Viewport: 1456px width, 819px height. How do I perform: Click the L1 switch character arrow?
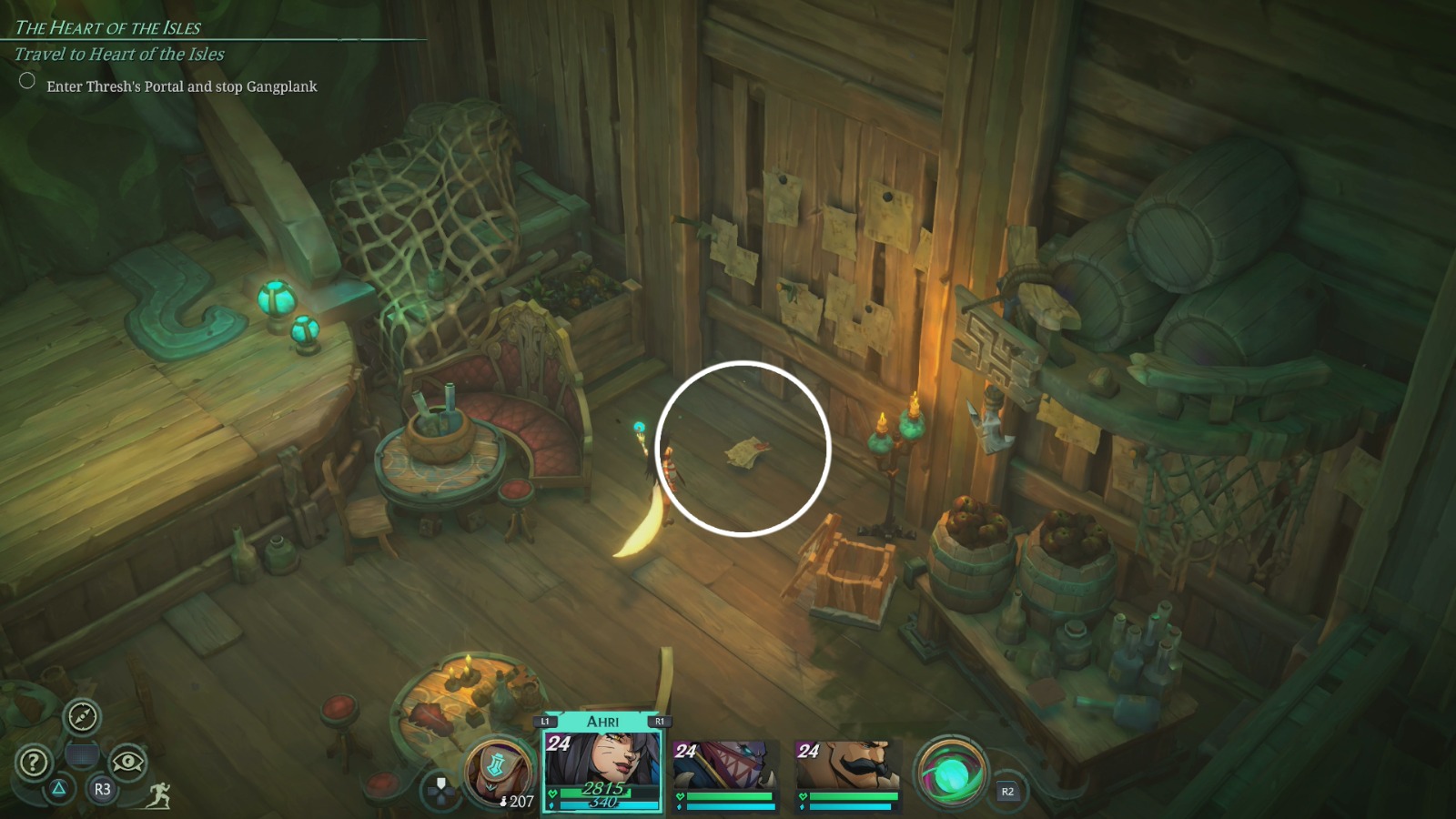pyautogui.click(x=544, y=720)
